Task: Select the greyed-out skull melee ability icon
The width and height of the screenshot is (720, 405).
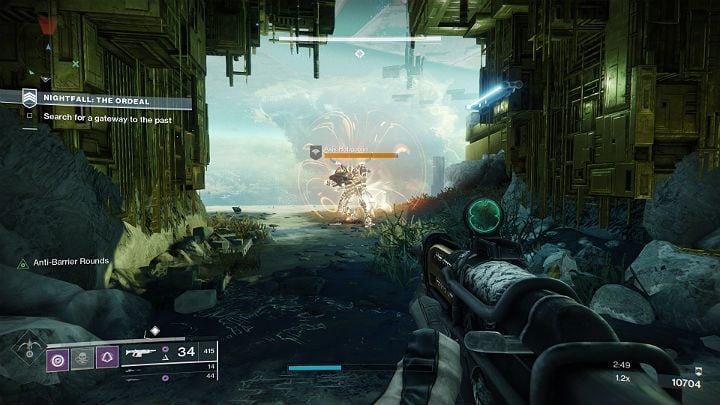Action: click(x=83, y=358)
